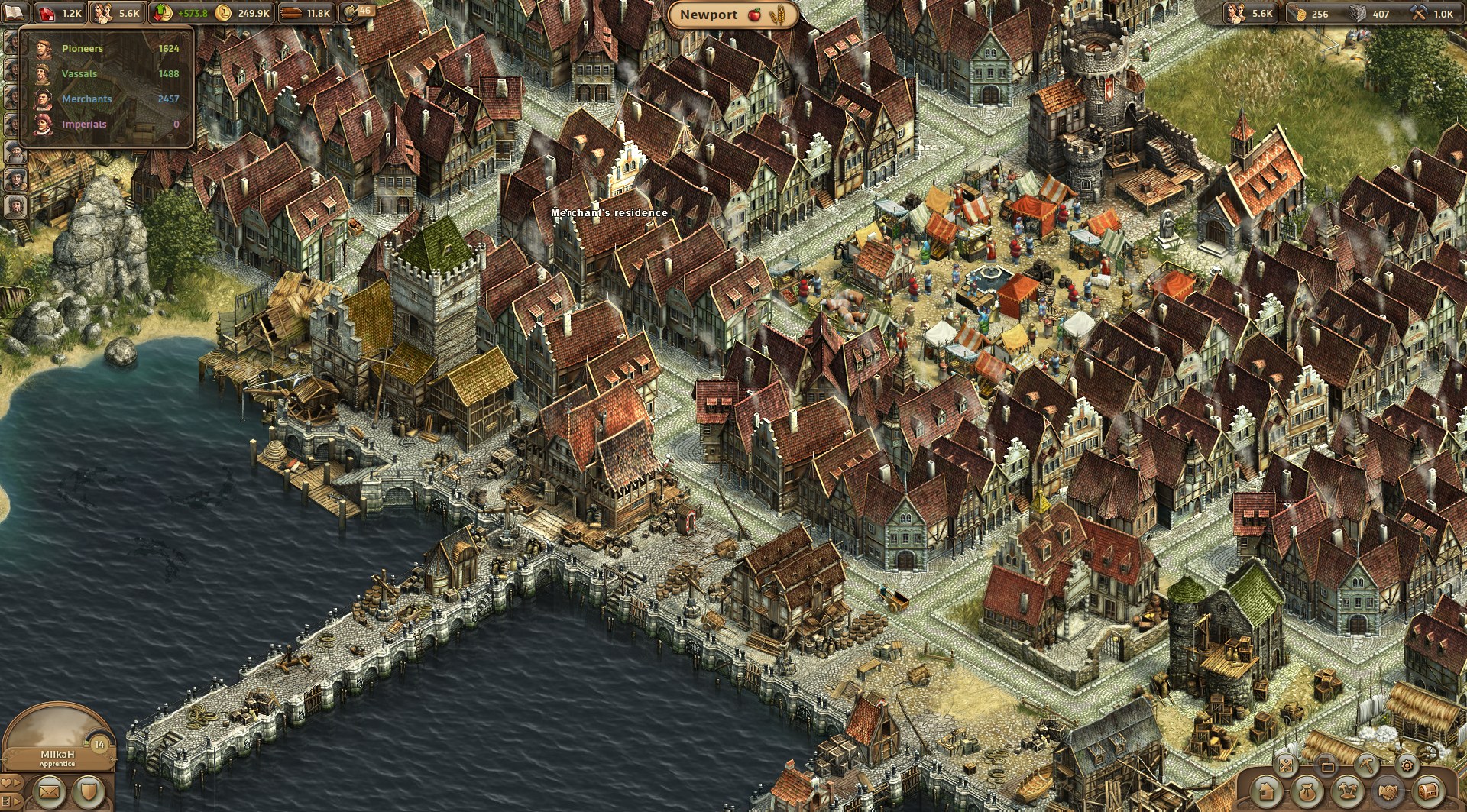
Task: Open the gold coin balance display
Action: tap(243, 13)
